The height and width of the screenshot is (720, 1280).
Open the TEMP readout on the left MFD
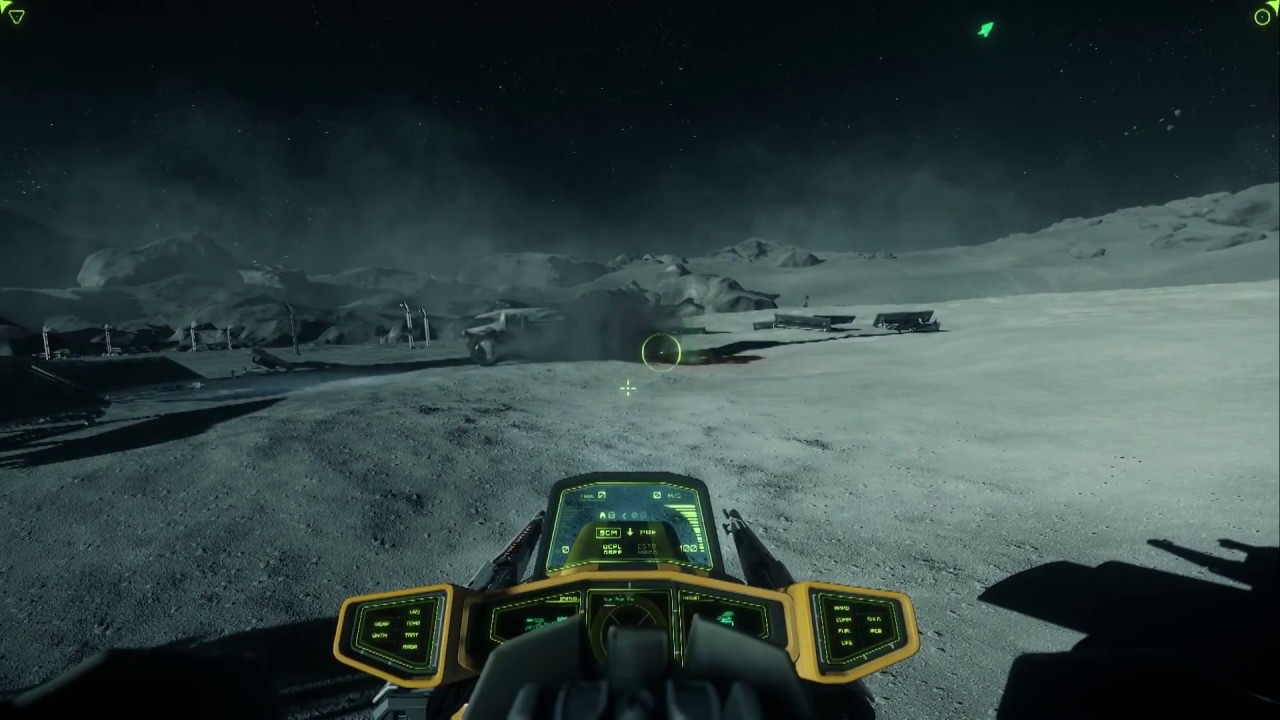coord(412,623)
